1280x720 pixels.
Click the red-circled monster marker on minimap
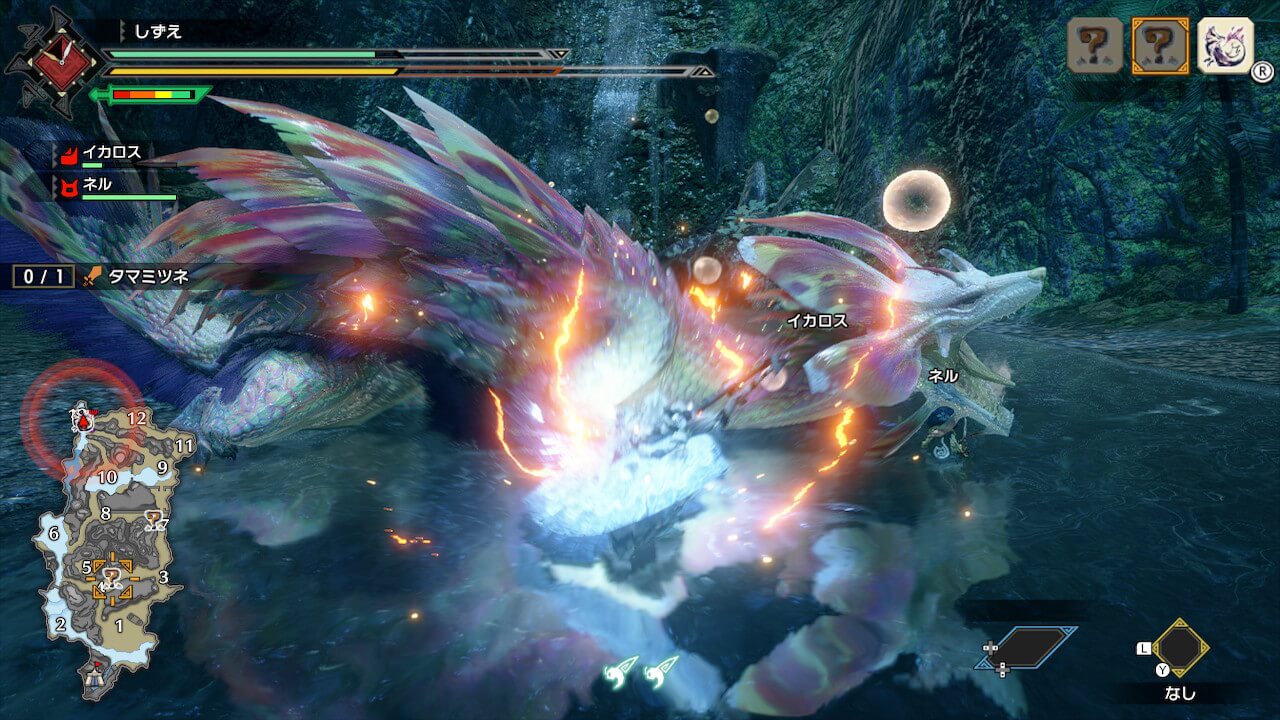(82, 421)
